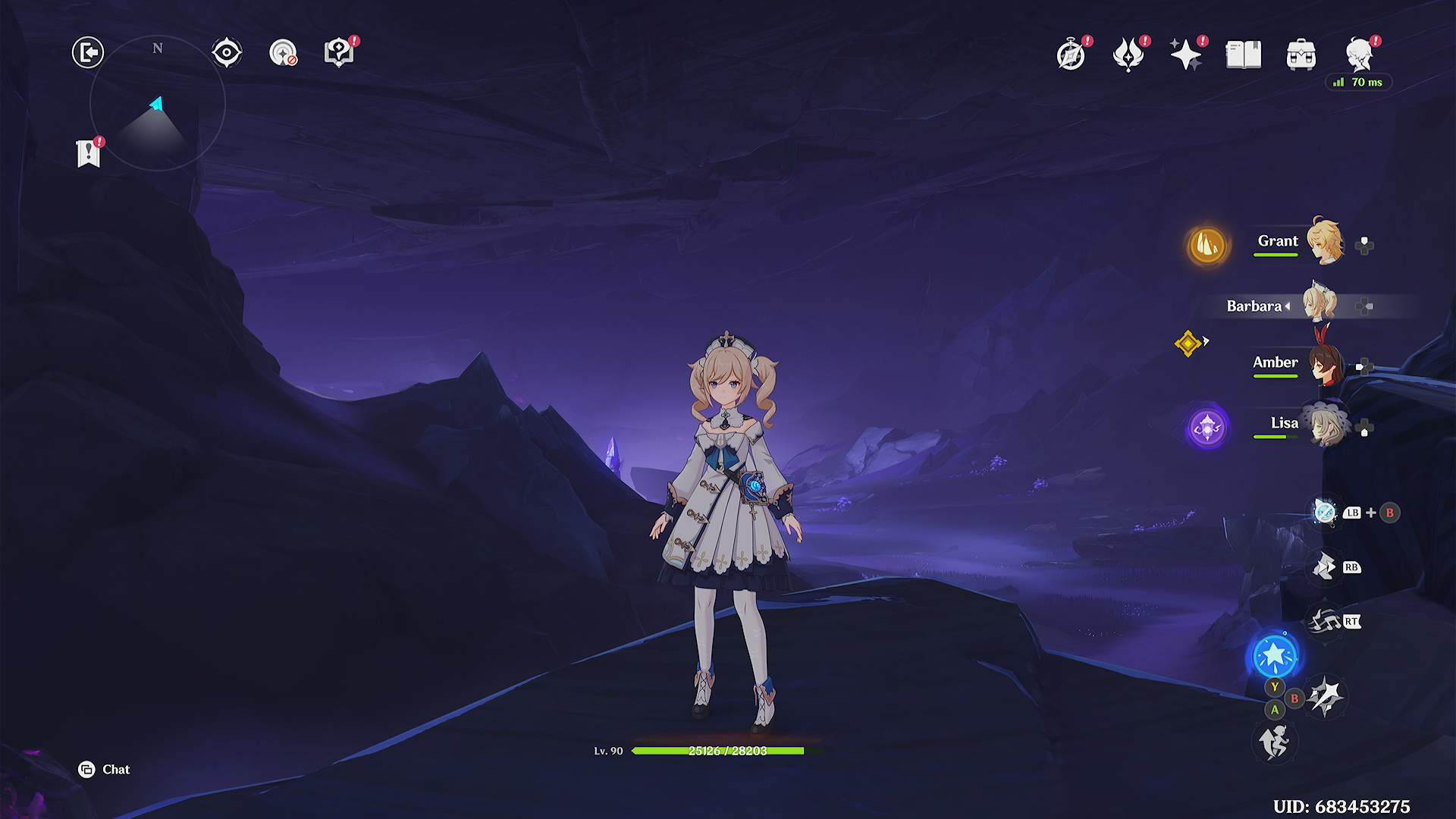This screenshot has height=819, width=1456.
Task: Switch to party member Lisa
Action: (x=1324, y=425)
